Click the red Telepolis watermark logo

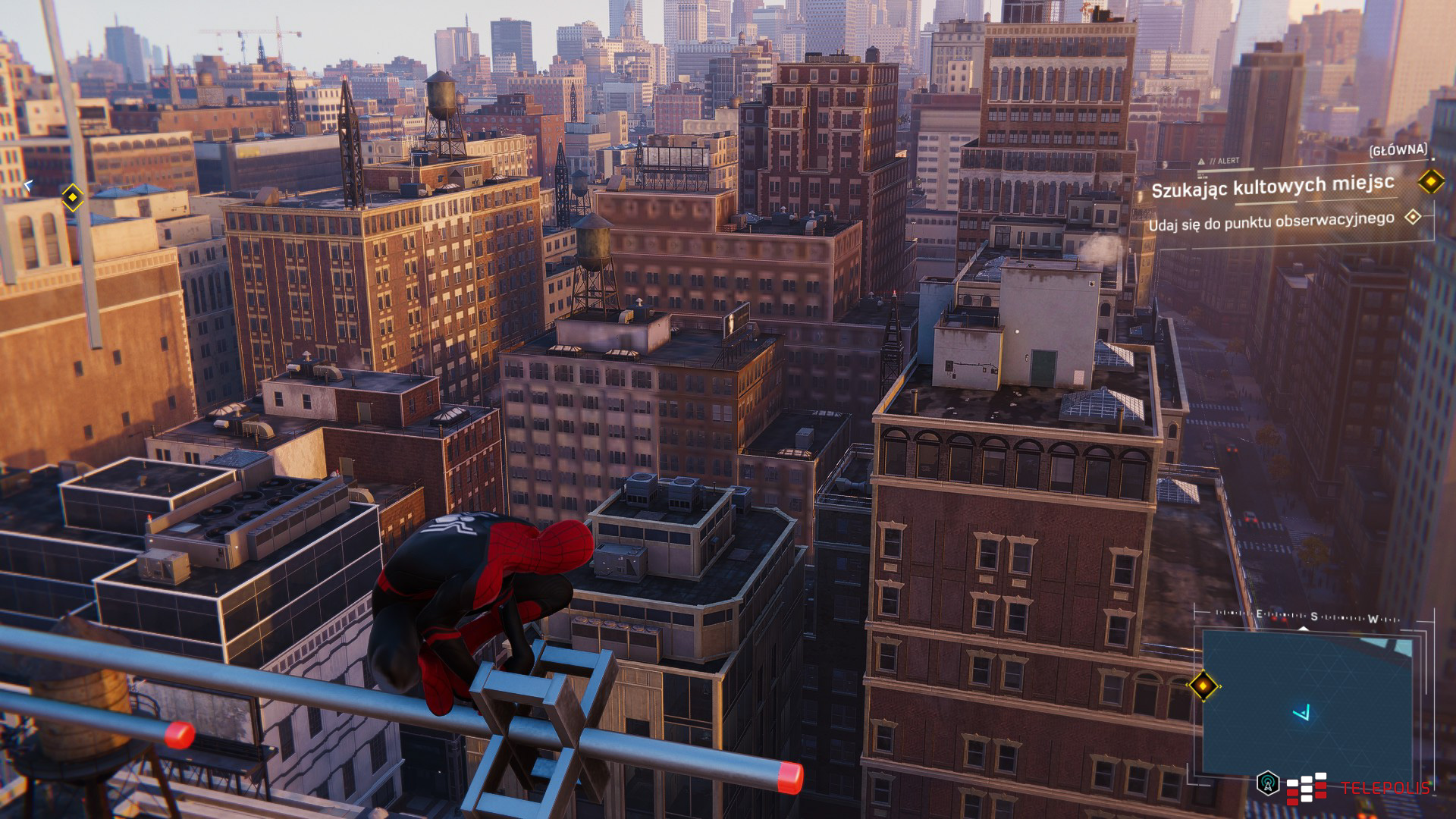[1357, 789]
